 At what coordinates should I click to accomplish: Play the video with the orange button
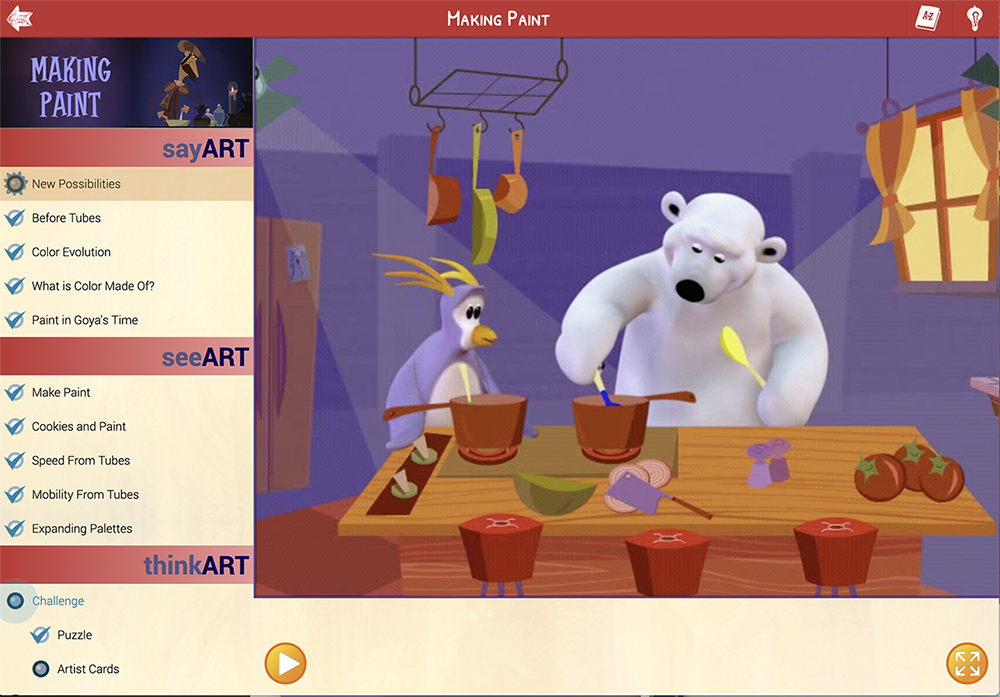coord(285,663)
